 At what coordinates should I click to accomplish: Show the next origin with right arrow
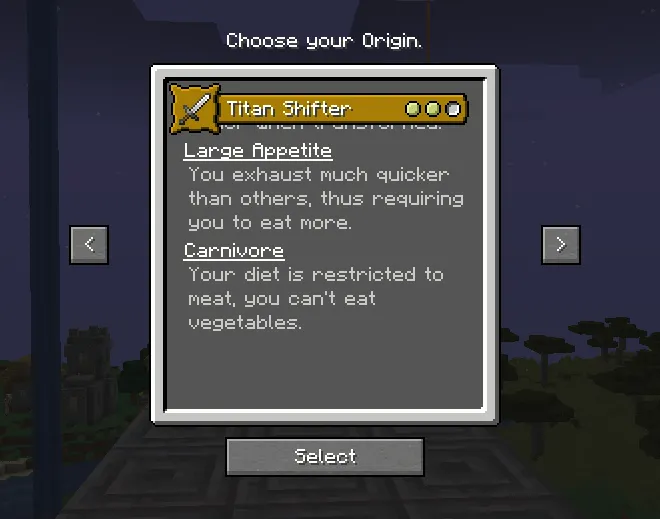click(560, 244)
